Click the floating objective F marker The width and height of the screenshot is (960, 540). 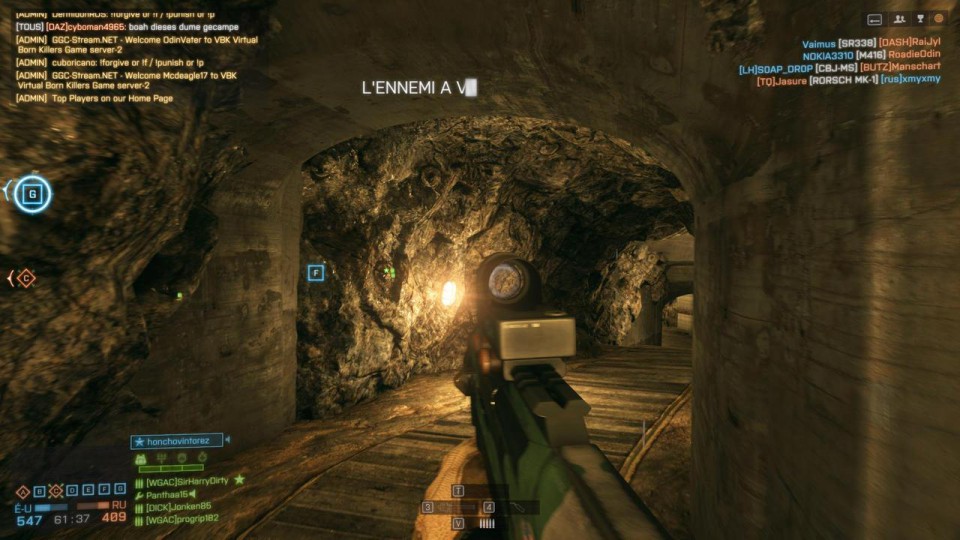click(316, 272)
